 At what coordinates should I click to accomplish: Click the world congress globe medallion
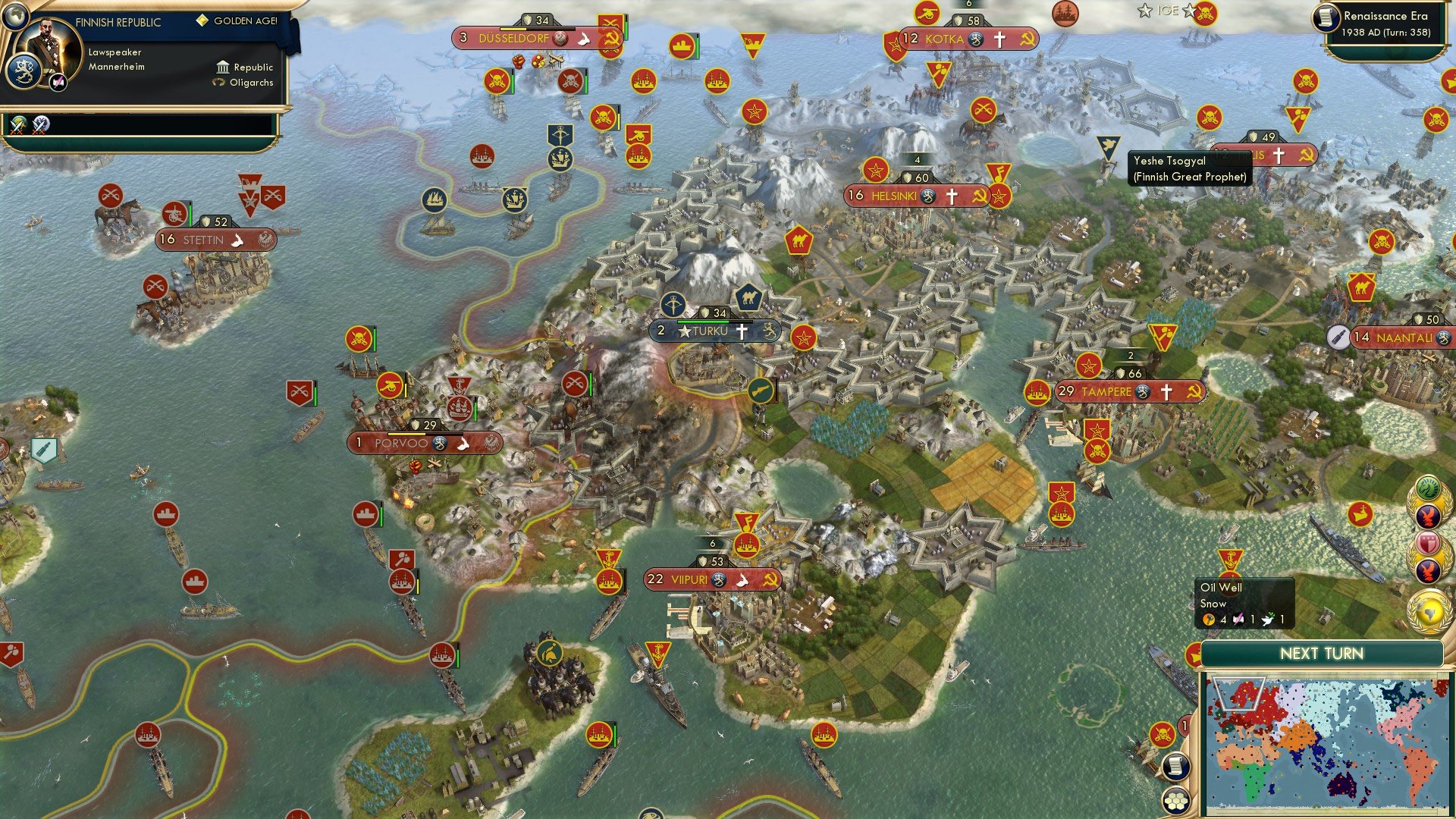coord(1429,607)
